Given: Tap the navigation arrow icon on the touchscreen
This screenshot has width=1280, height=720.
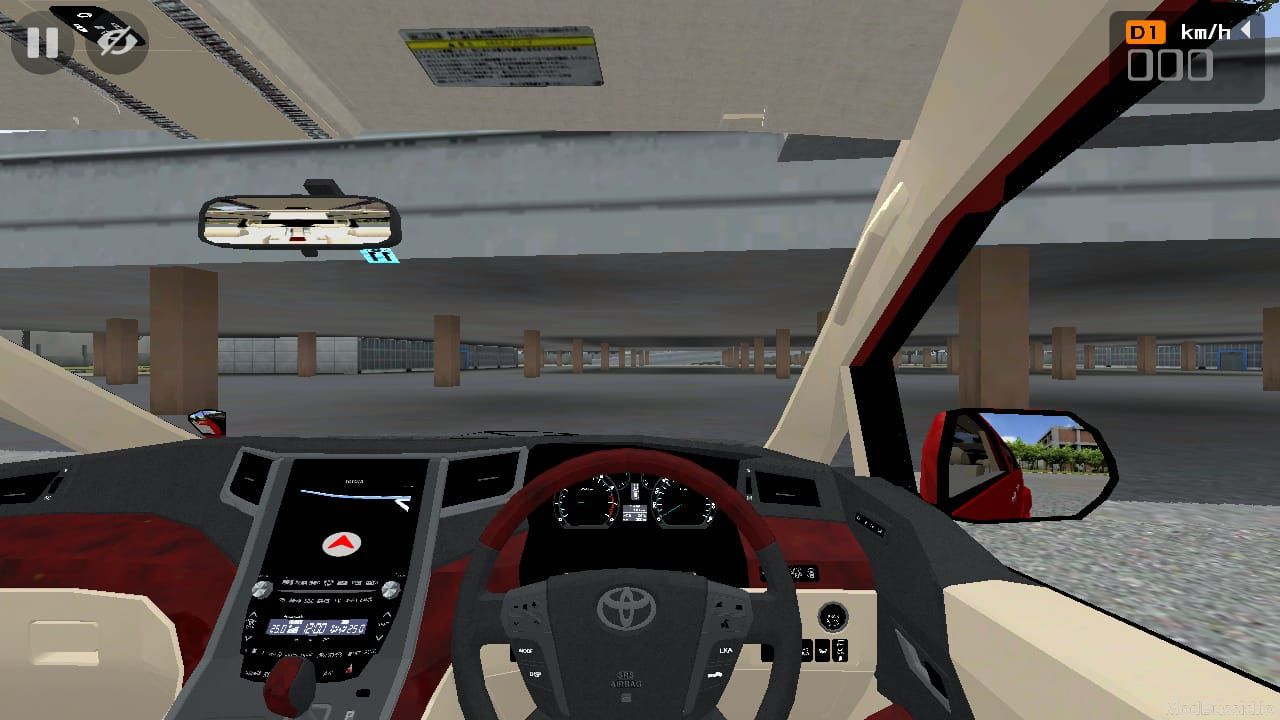Looking at the screenshot, I should [340, 545].
